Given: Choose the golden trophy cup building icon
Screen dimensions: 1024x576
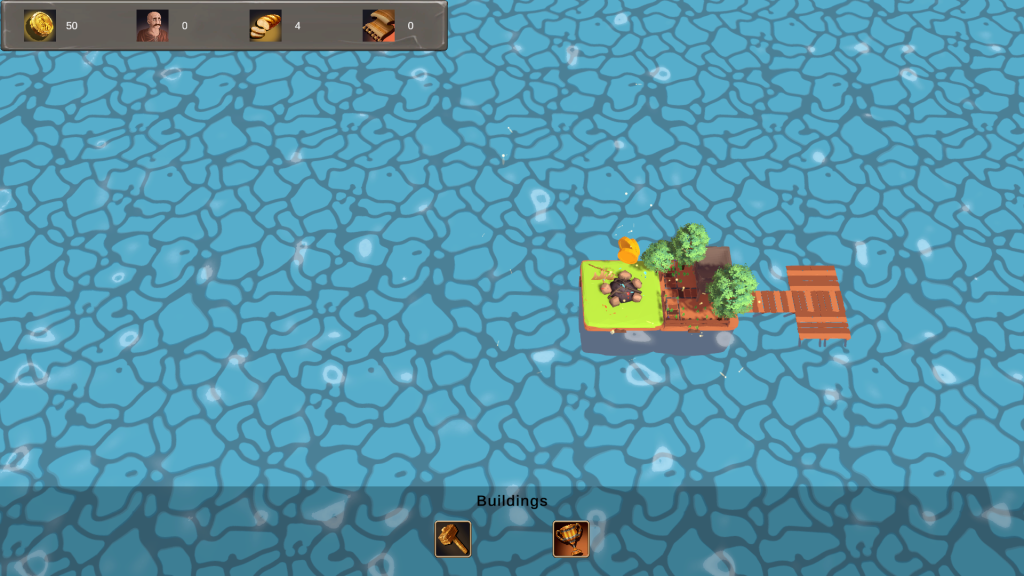Looking at the screenshot, I should tap(571, 539).
